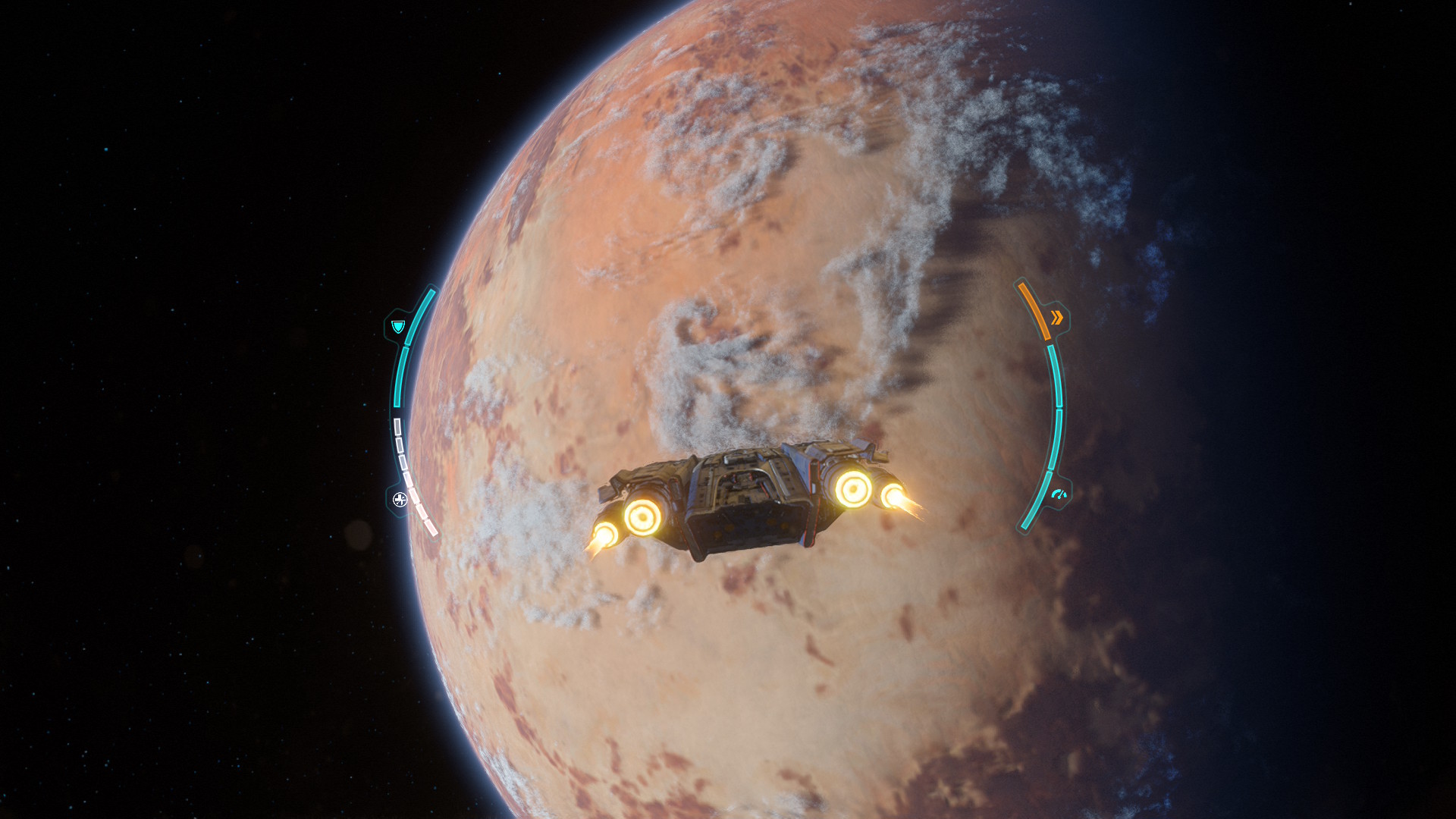Click the cyan shield icon
Image resolution: width=1456 pixels, height=819 pixels.
[398, 326]
